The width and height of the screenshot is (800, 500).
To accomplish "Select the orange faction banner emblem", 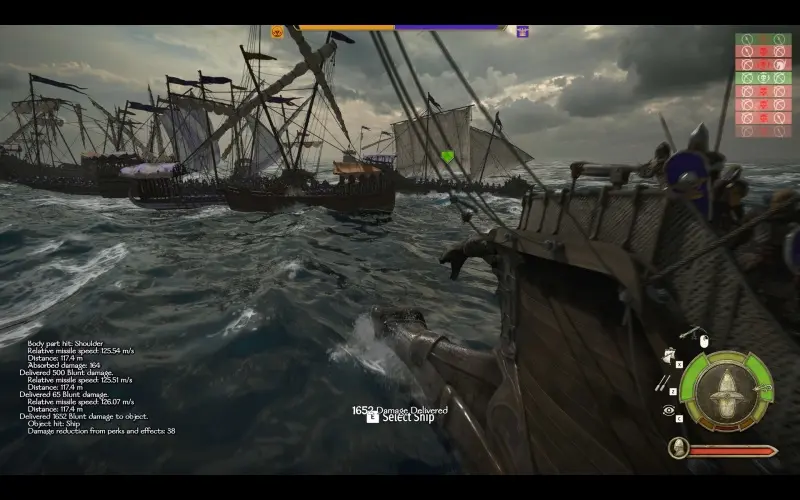I will coord(278,32).
